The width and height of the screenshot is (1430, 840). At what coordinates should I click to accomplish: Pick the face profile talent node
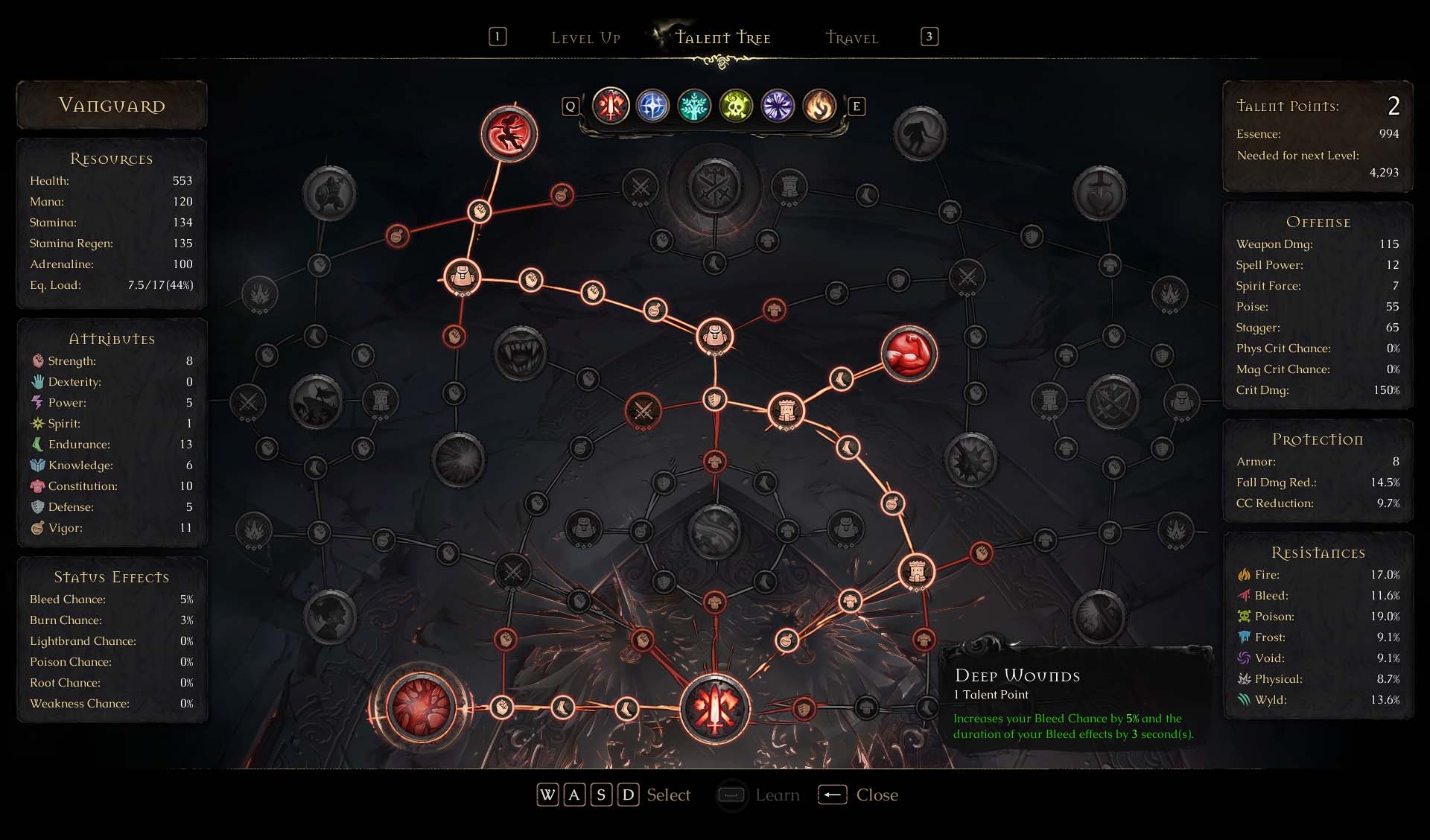pyautogui.click(x=330, y=617)
